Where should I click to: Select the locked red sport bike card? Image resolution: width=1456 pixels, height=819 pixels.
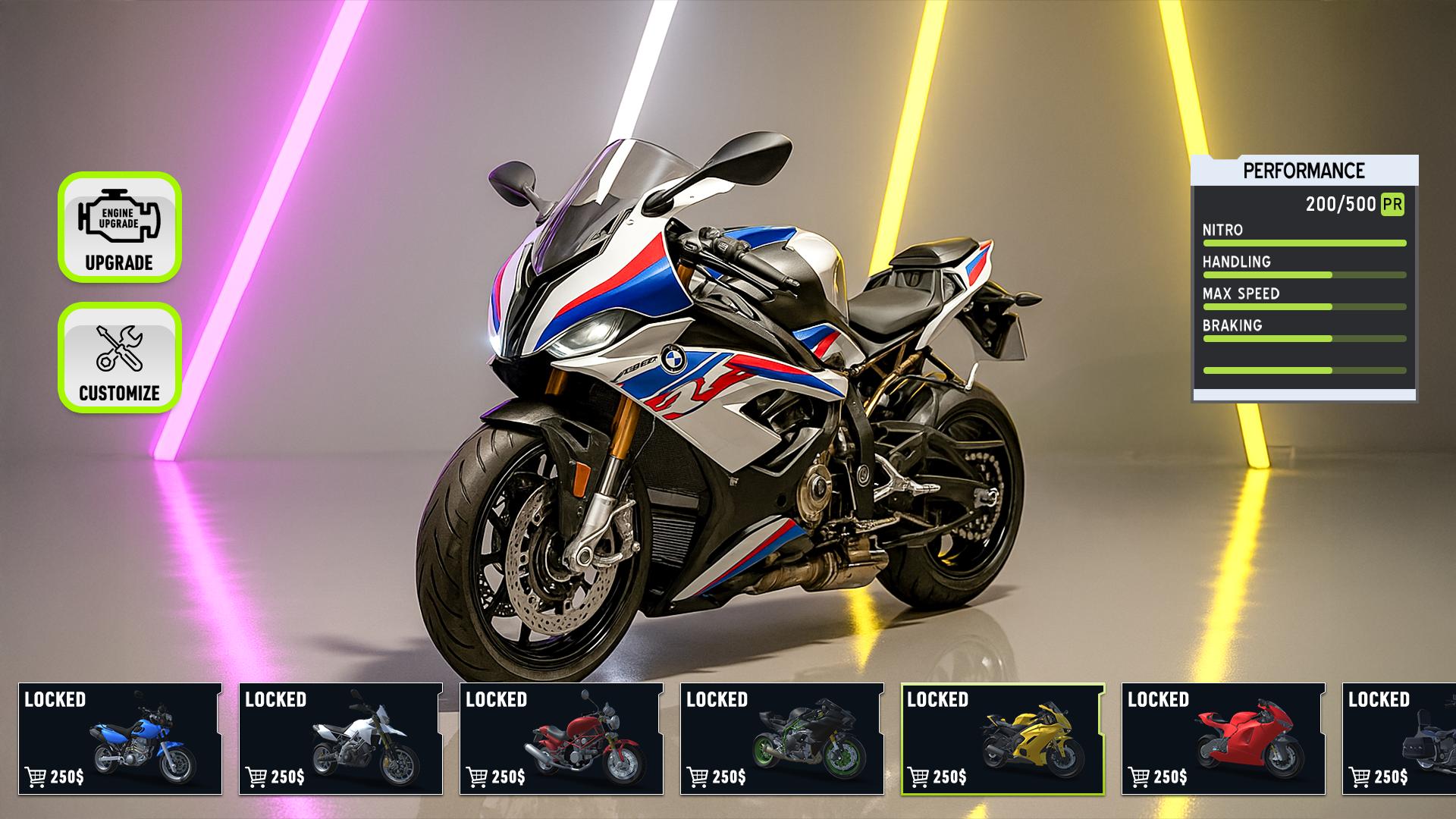tap(1223, 739)
